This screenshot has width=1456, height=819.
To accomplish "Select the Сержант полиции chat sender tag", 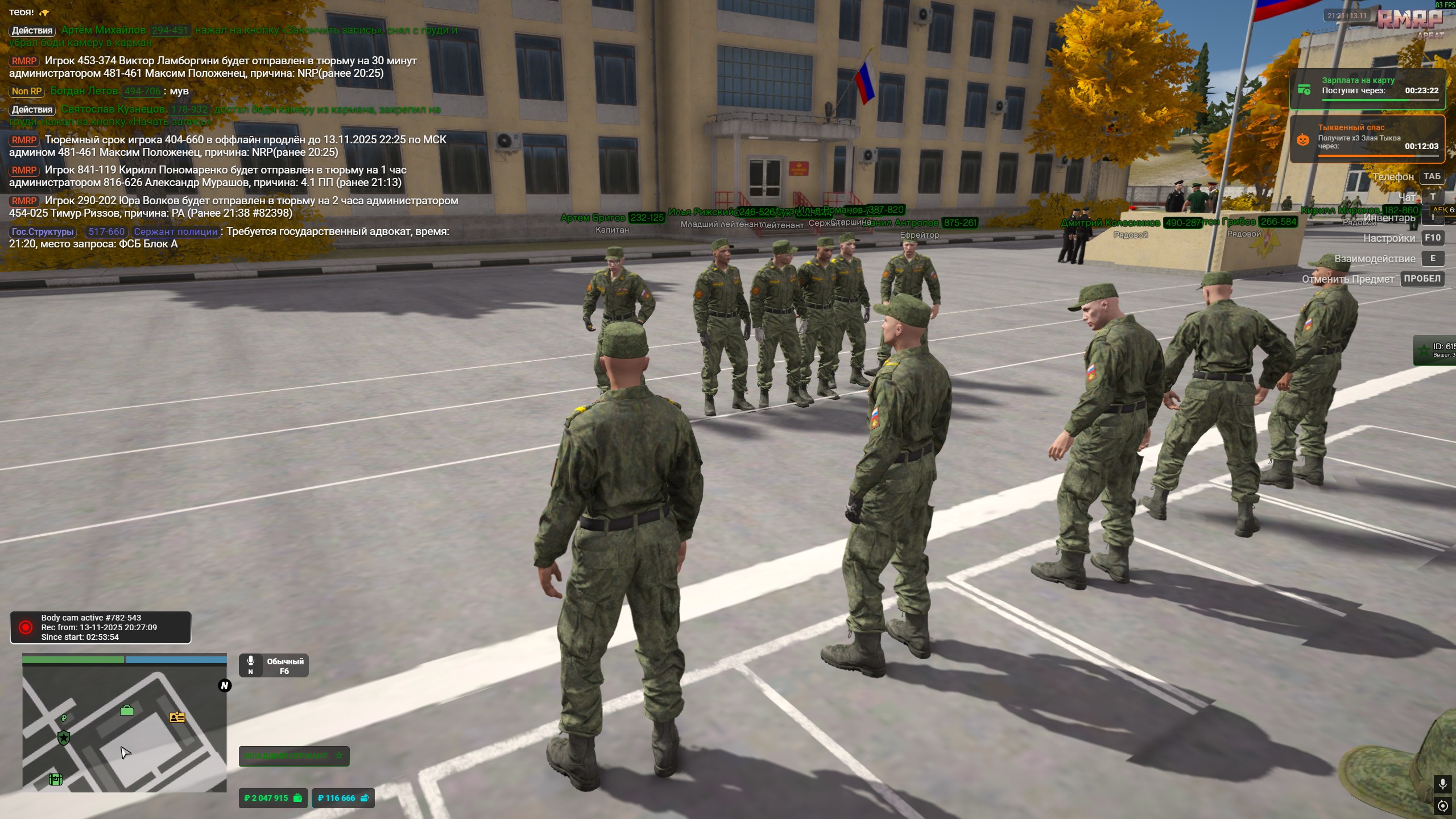I will click(176, 232).
